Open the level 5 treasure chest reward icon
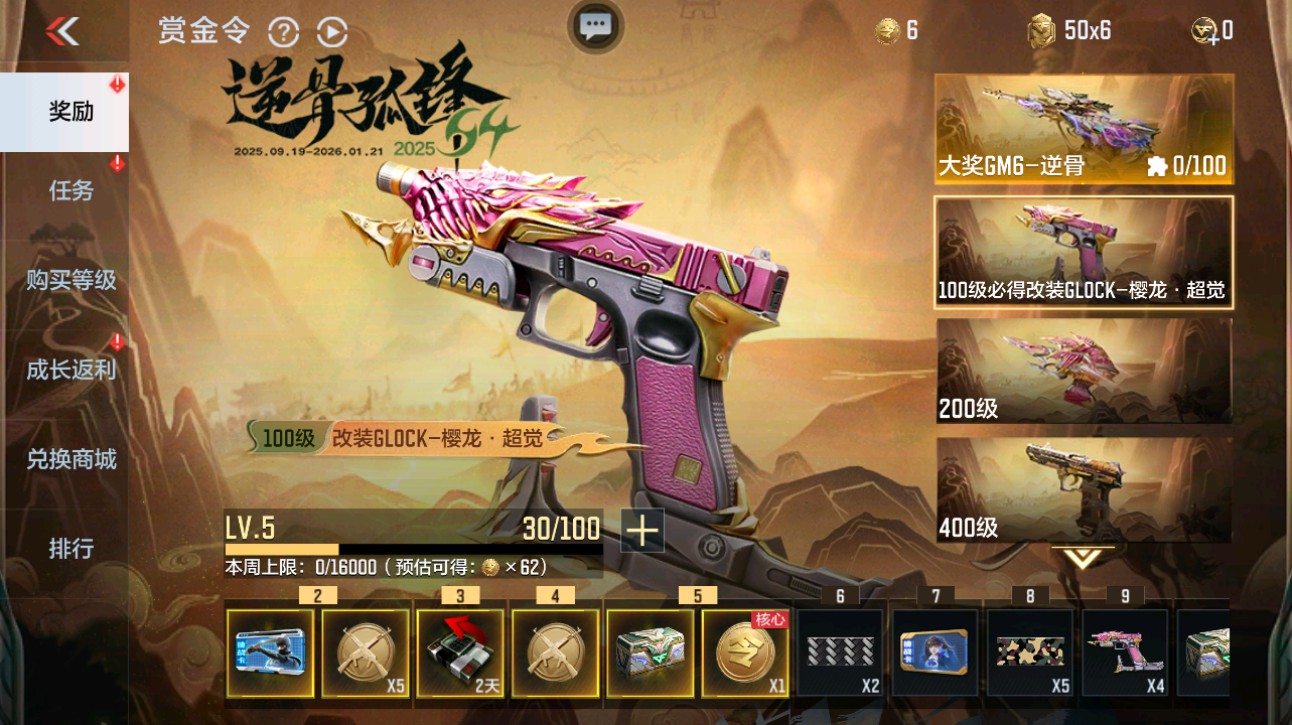 [x=651, y=655]
